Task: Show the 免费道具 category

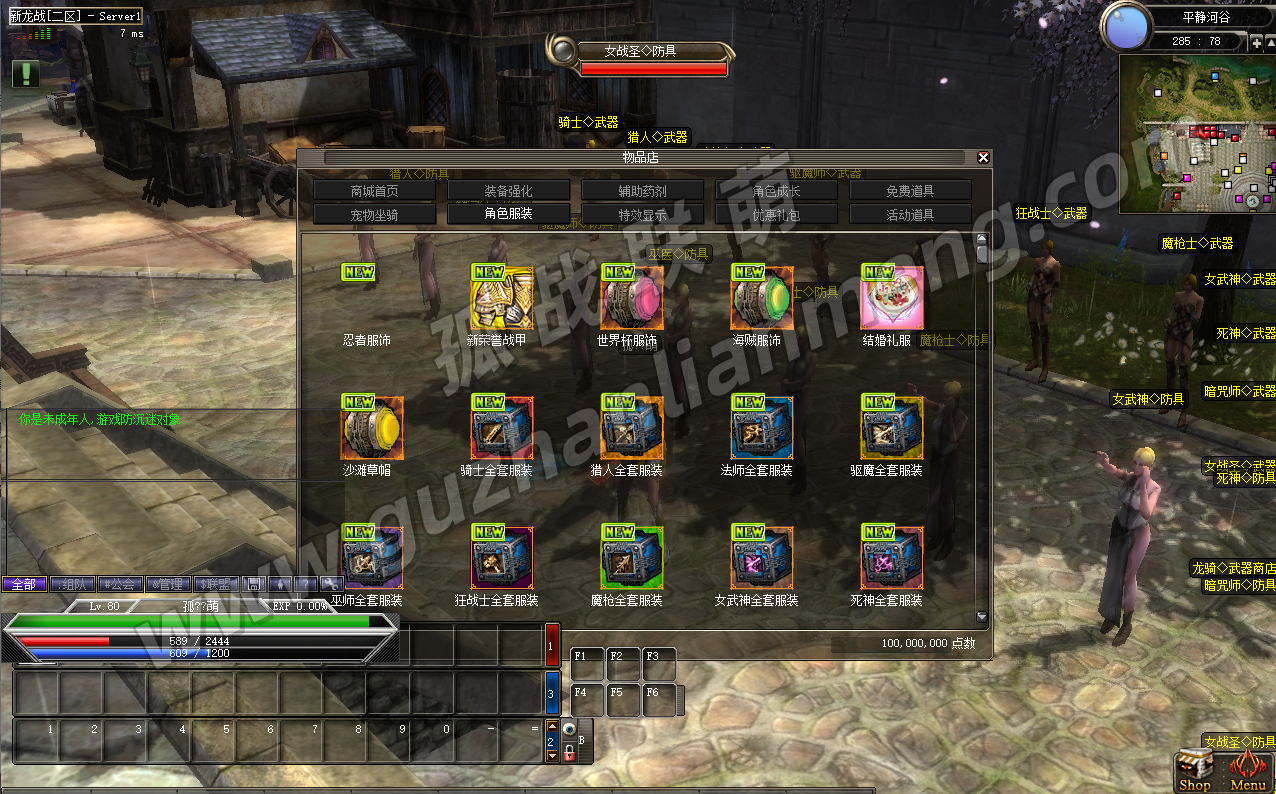Action: [910, 190]
